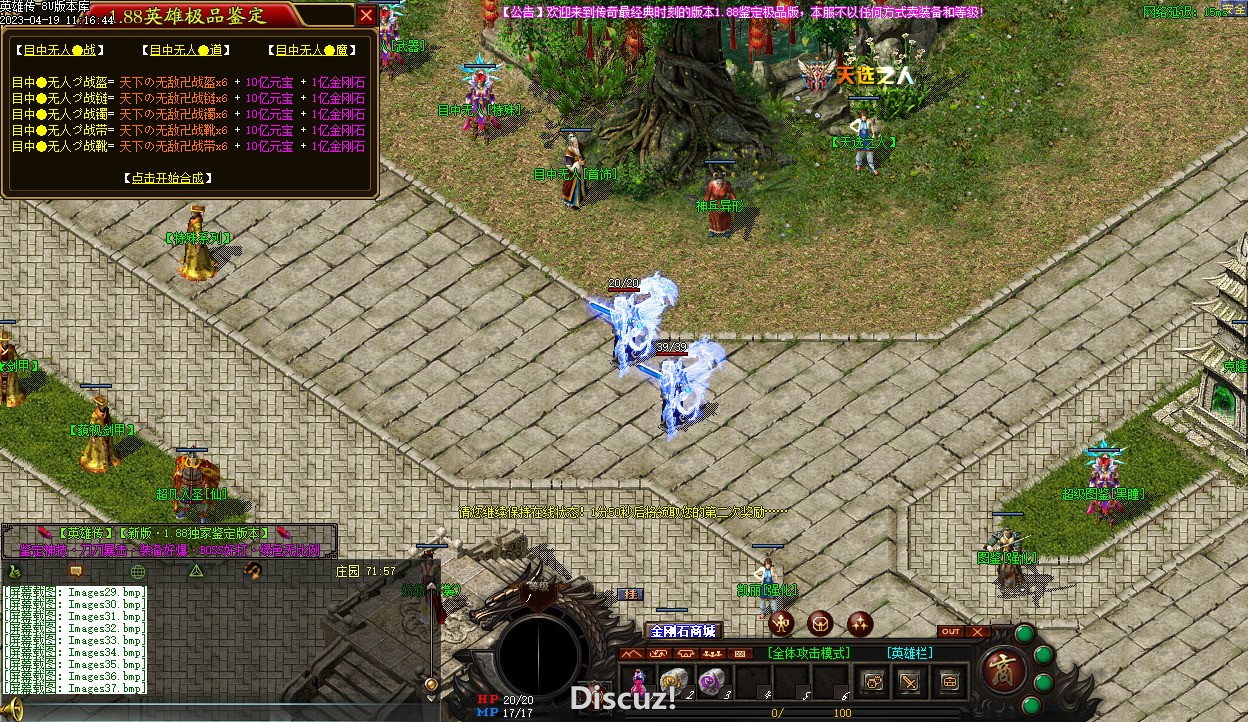Open the crossed-sword skill icon button
1248x722 pixels.
coord(909,682)
